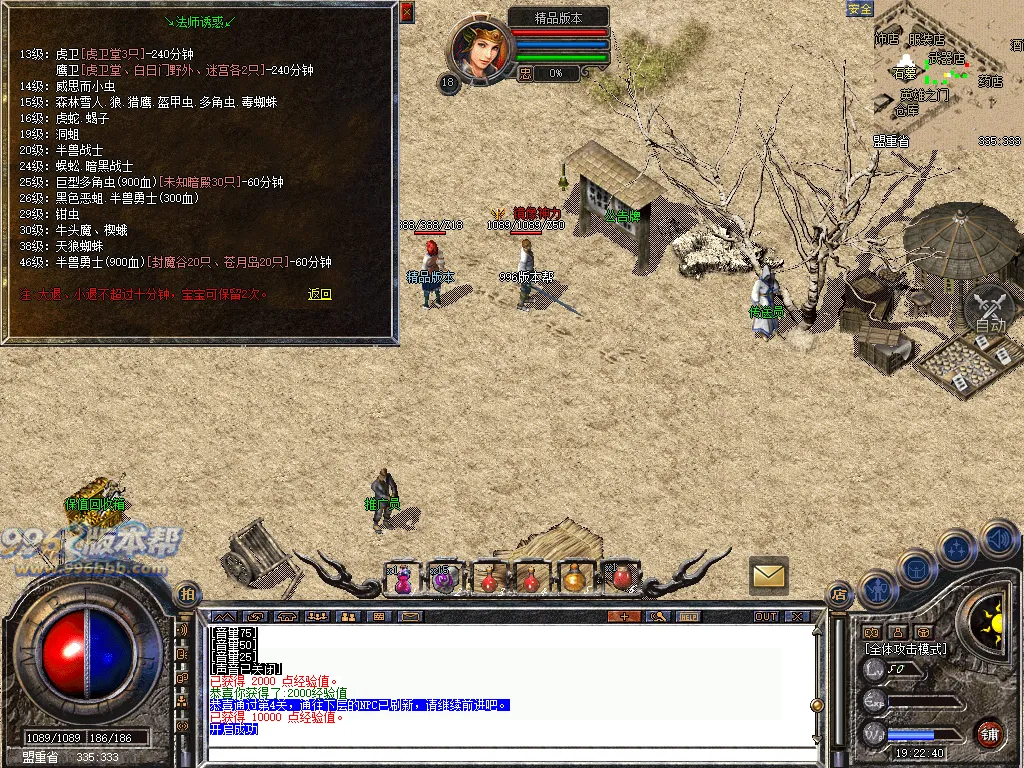Close the 法师诱惑 info panel
The width and height of the screenshot is (1024, 768).
[x=406, y=12]
